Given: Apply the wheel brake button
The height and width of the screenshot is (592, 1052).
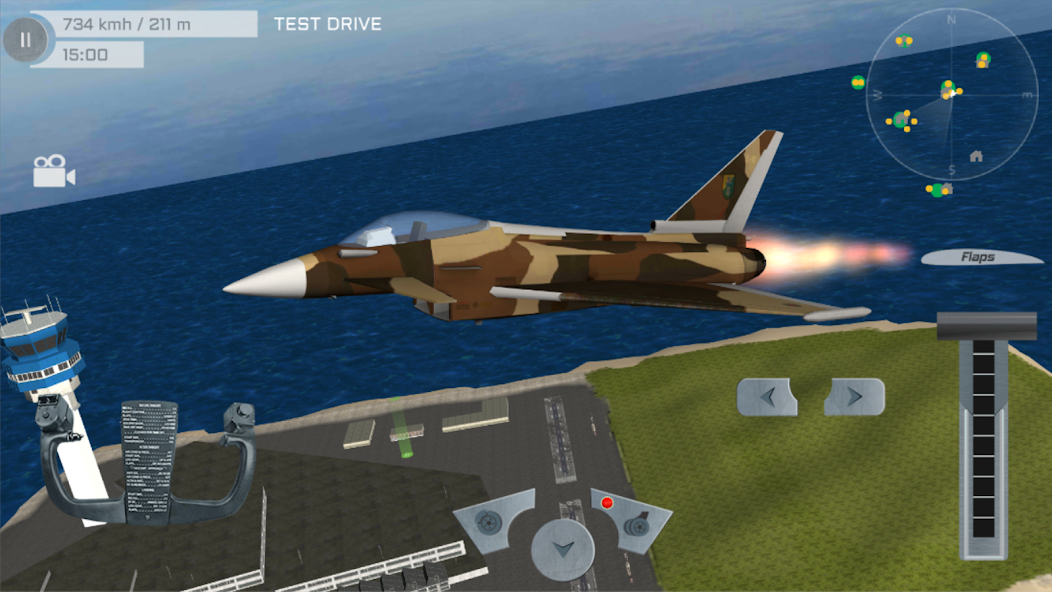Looking at the screenshot, I should click(489, 523).
